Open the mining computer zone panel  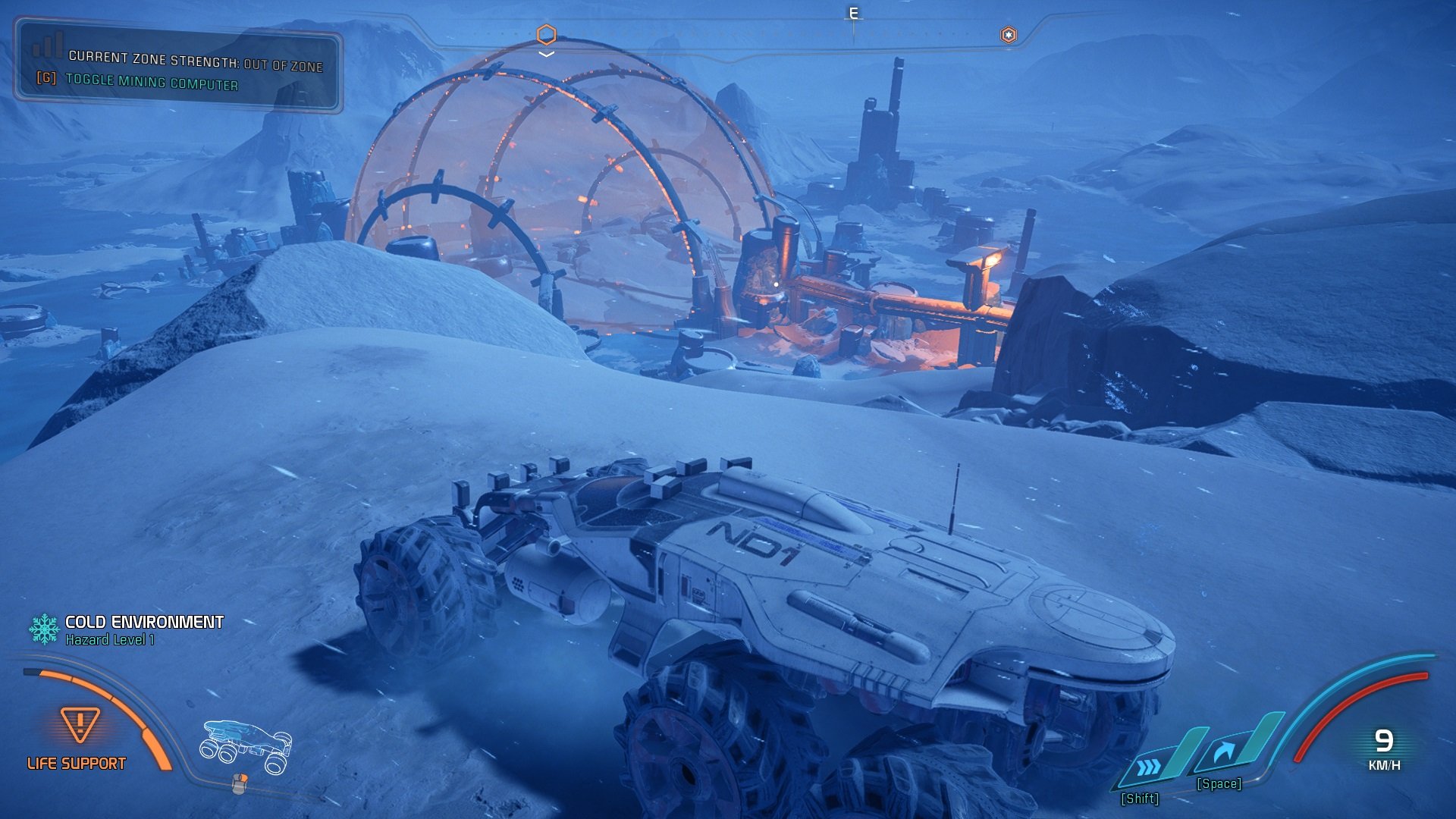(x=179, y=69)
